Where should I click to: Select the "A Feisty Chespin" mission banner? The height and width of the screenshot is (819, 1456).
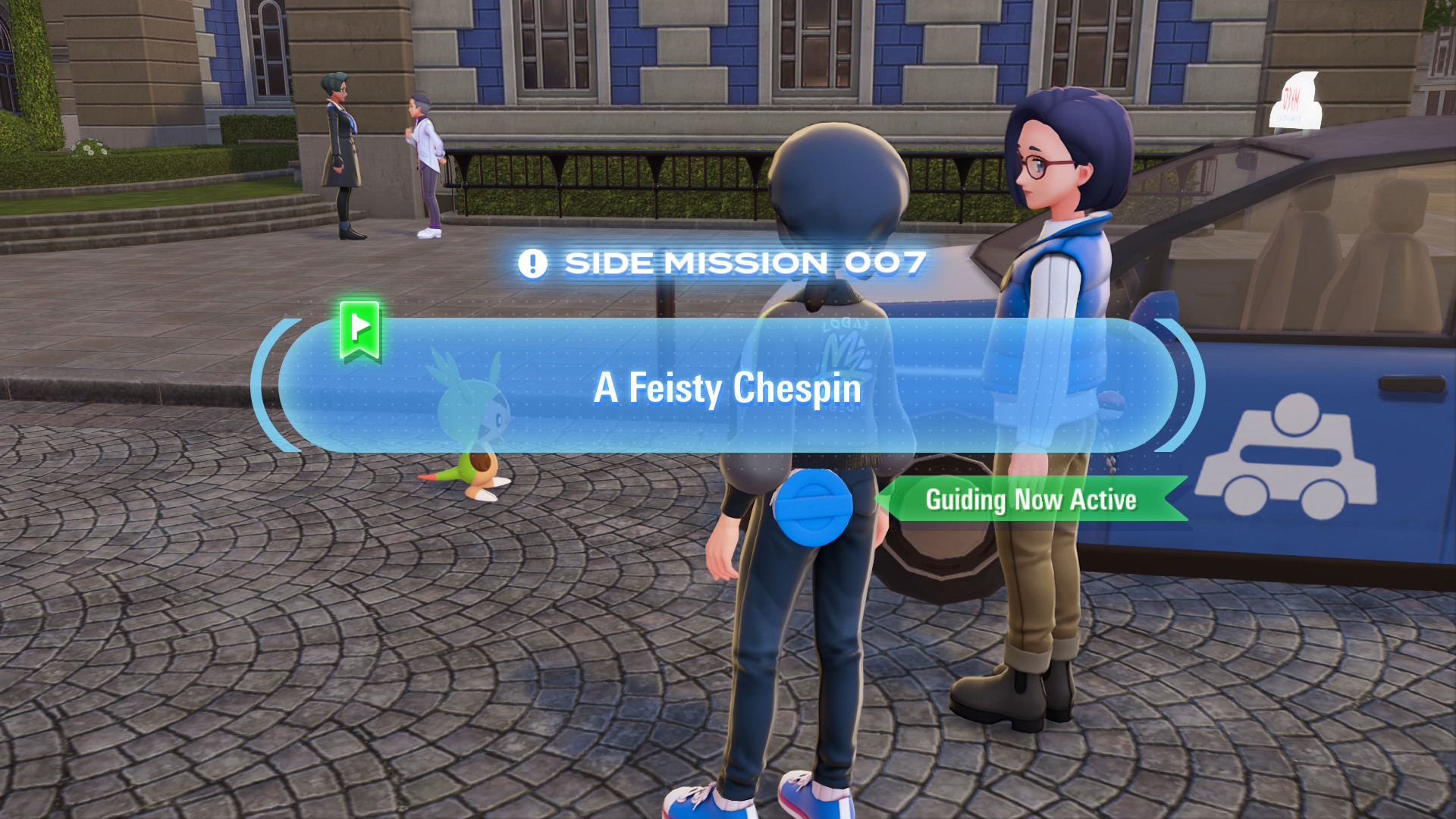tap(726, 387)
